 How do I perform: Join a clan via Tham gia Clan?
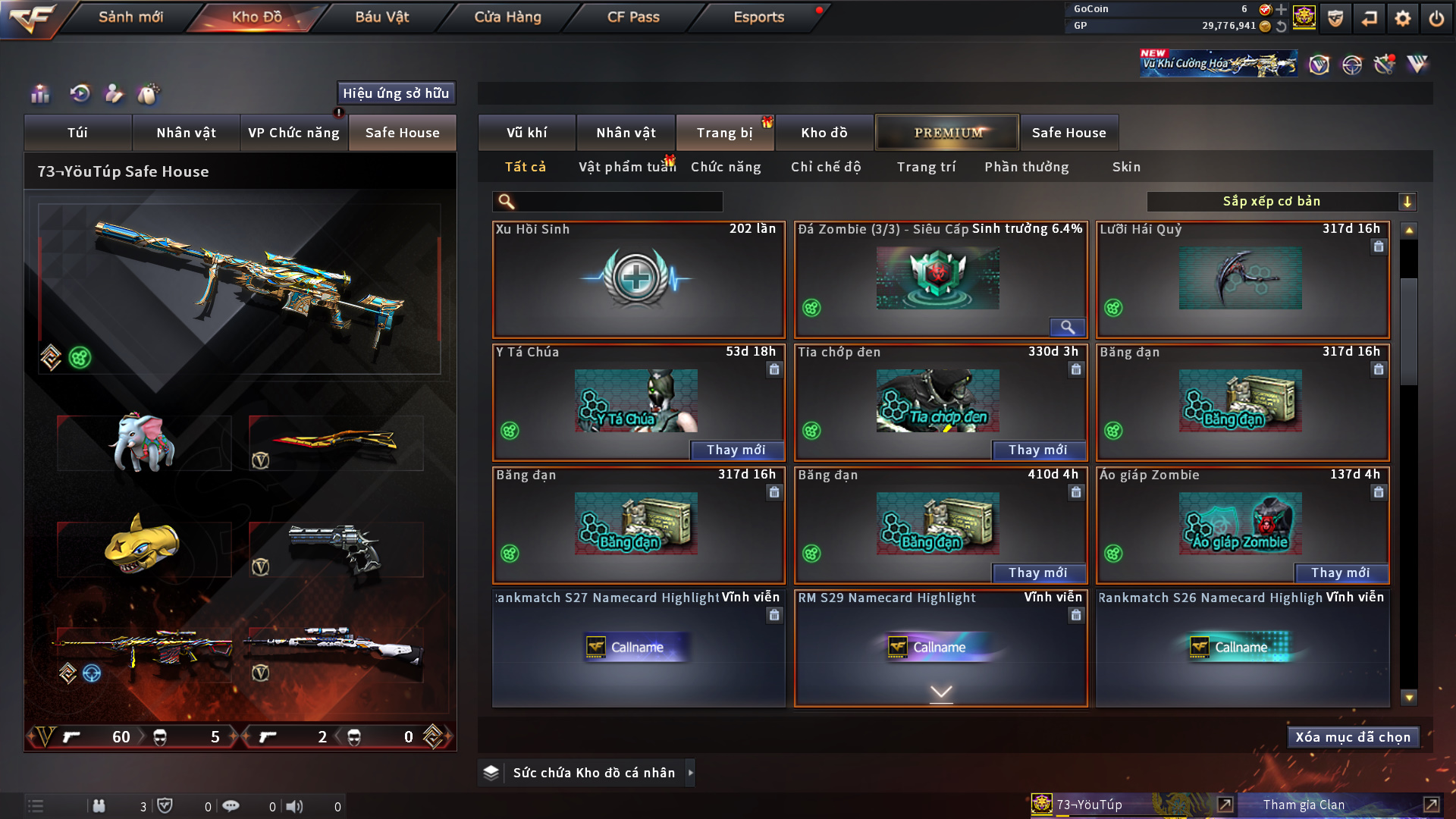click(1304, 805)
